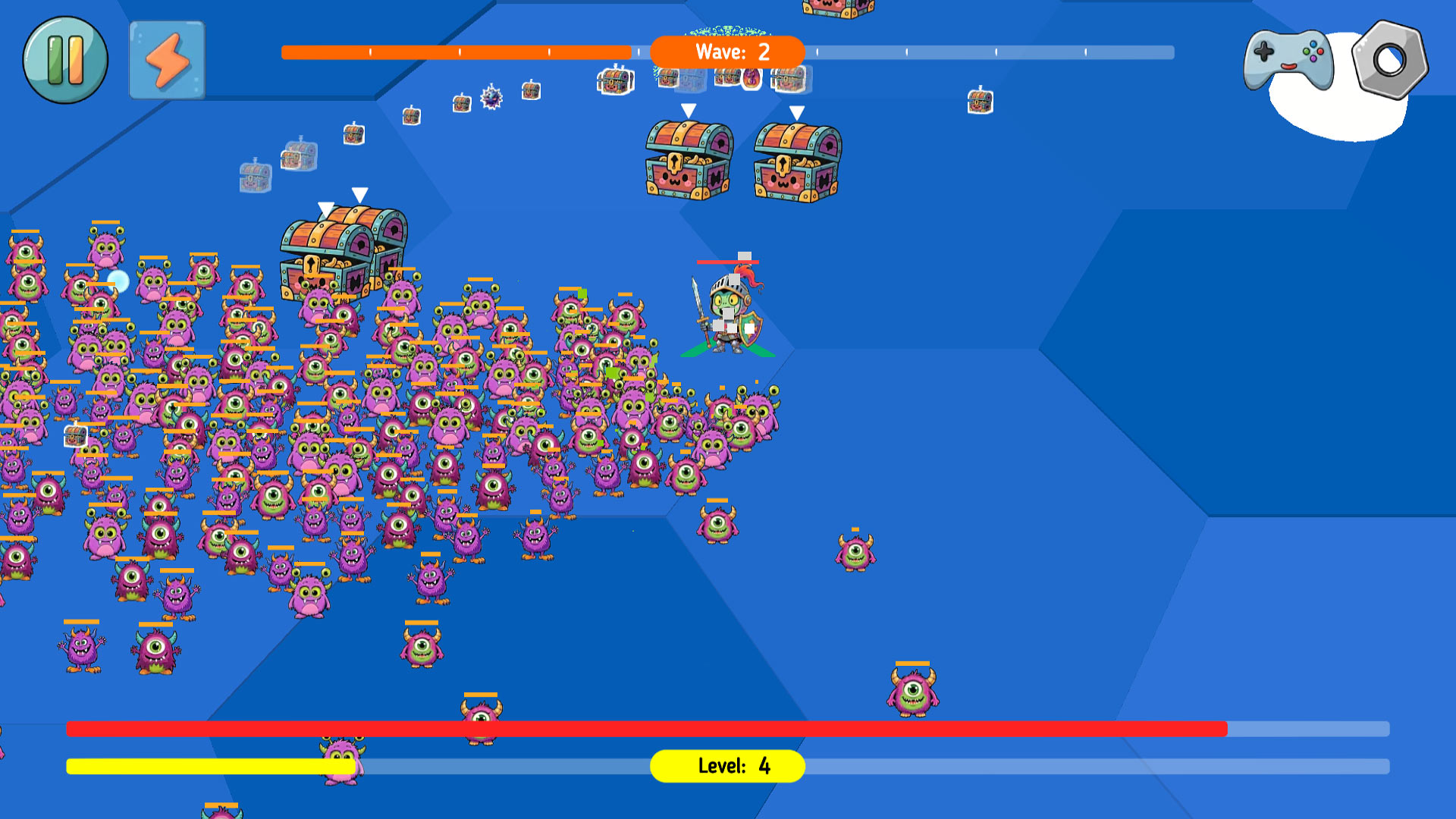Open the settings nut icon
Viewport: 1456px width, 819px height.
(x=1389, y=58)
